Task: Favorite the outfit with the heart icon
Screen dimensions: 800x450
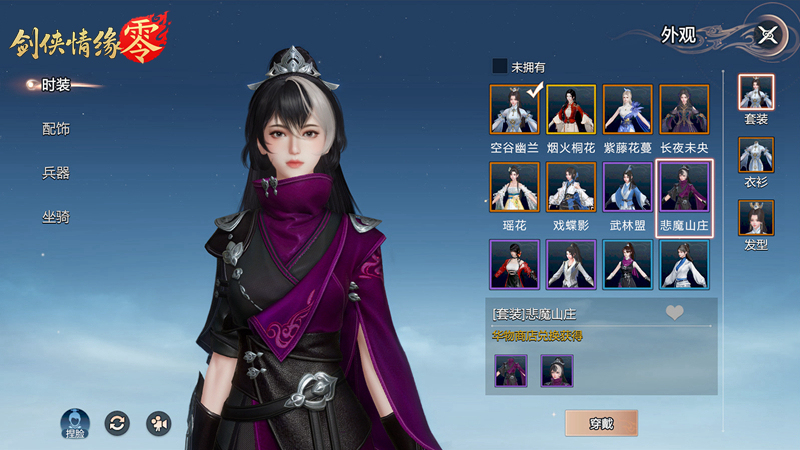Action: [675, 313]
